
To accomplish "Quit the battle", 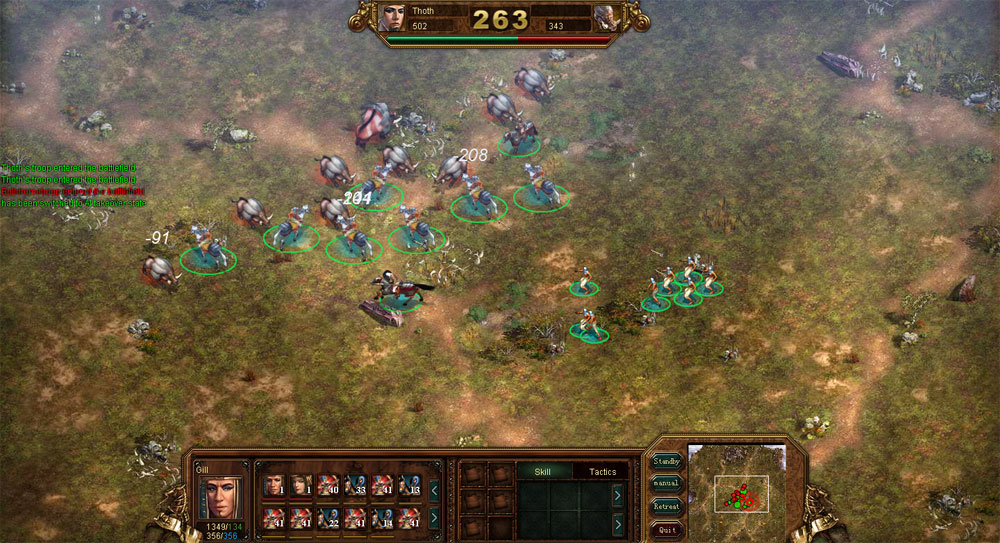I will (667, 529).
